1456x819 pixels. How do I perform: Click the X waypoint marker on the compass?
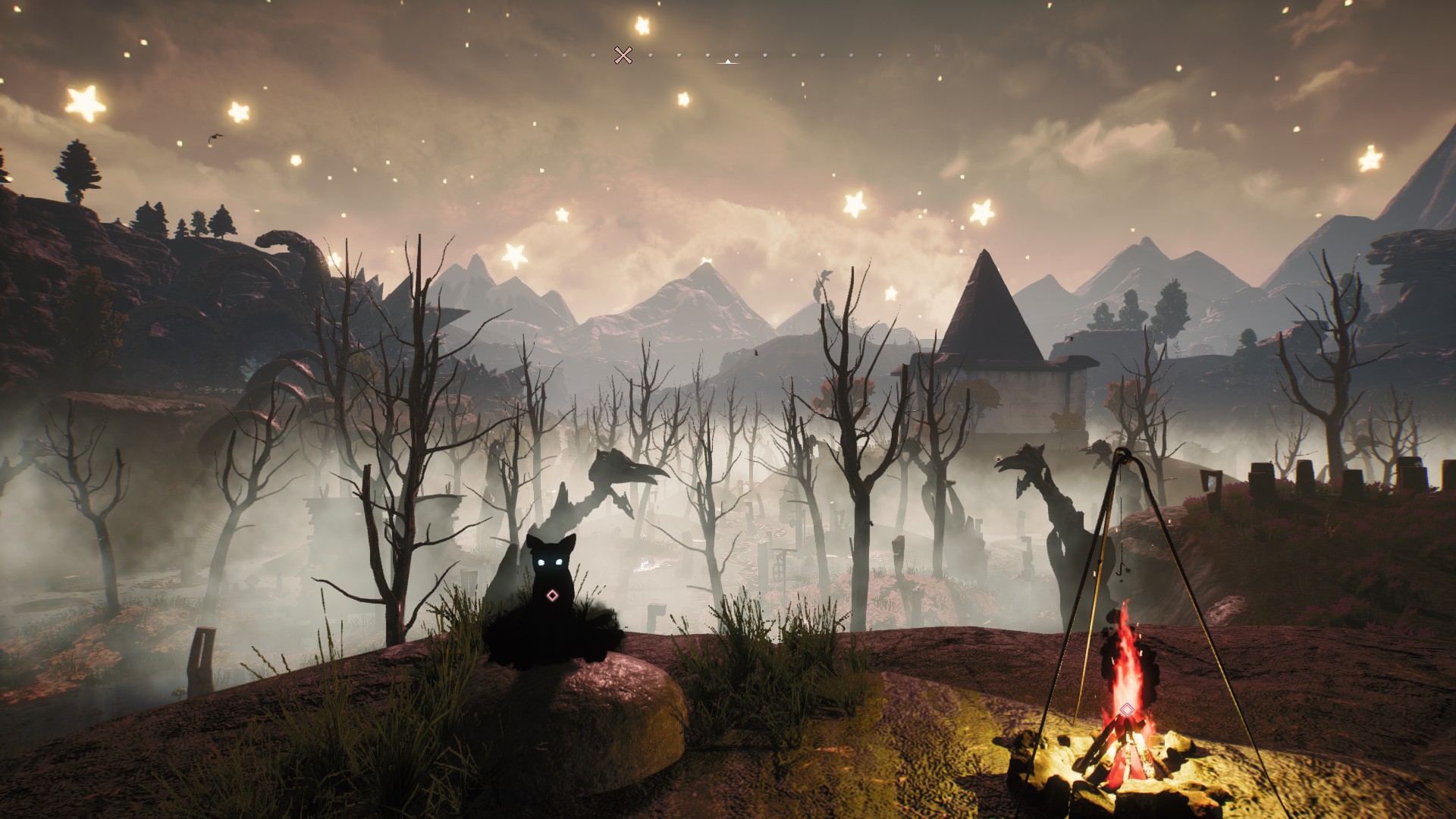(x=623, y=55)
